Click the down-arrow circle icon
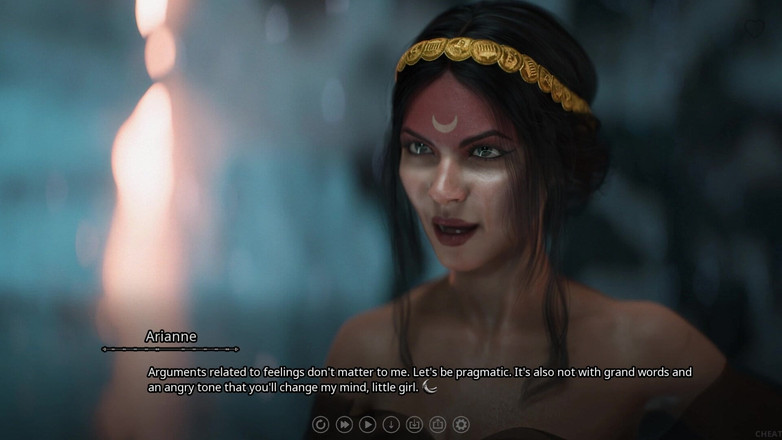Screen dimensions: 782x440 coord(391,424)
